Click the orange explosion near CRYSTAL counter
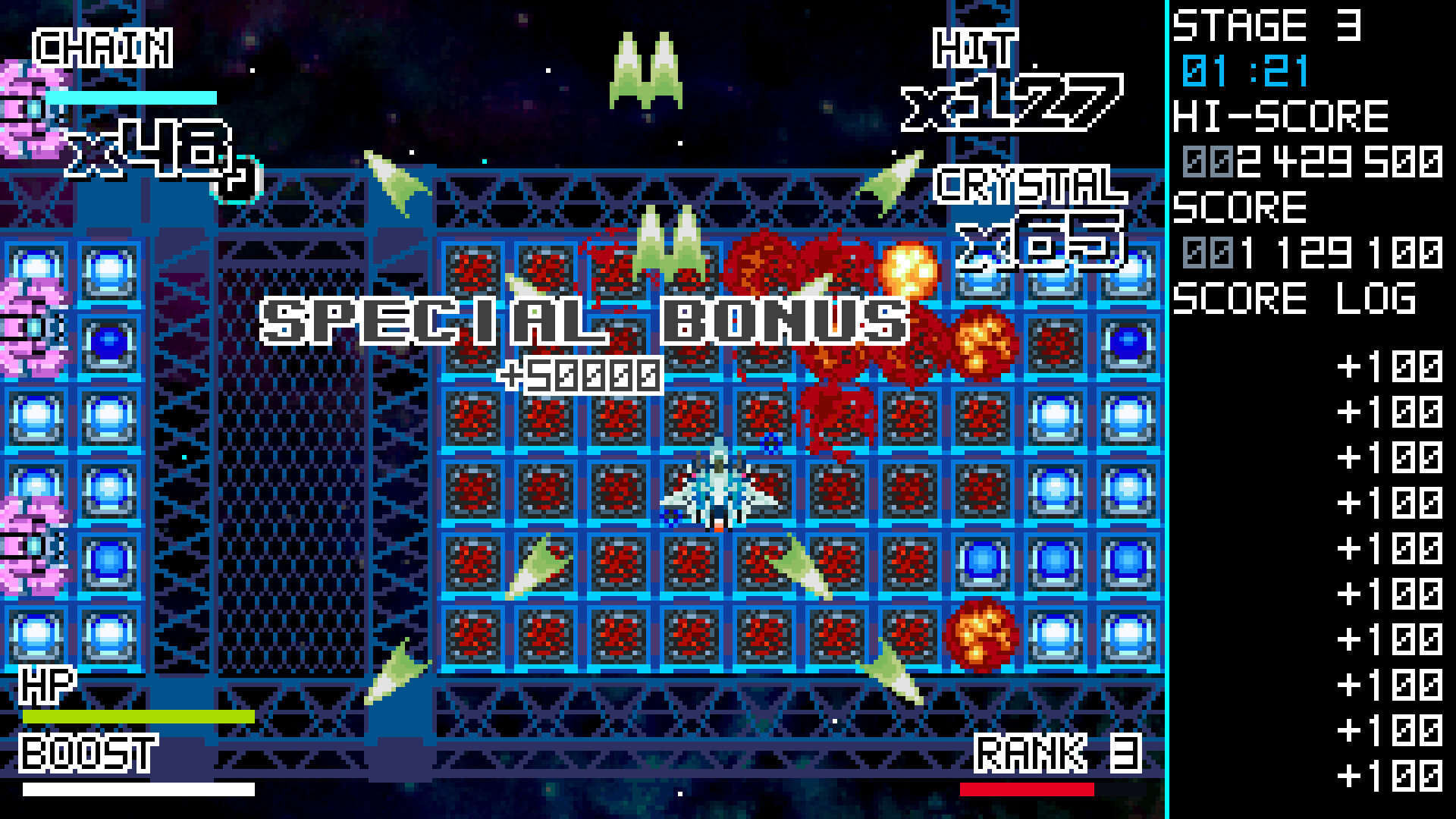The width and height of the screenshot is (1456, 819). point(910,269)
